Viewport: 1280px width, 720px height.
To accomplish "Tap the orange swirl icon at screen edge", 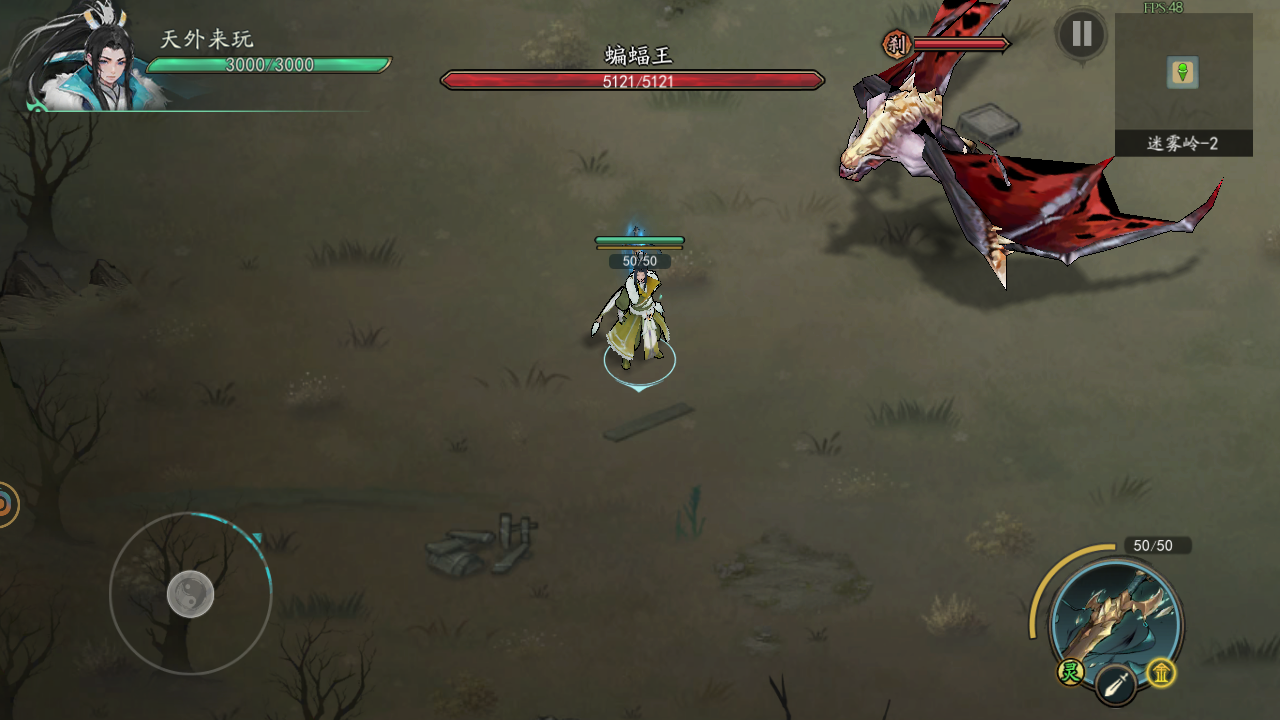I will [x=6, y=505].
